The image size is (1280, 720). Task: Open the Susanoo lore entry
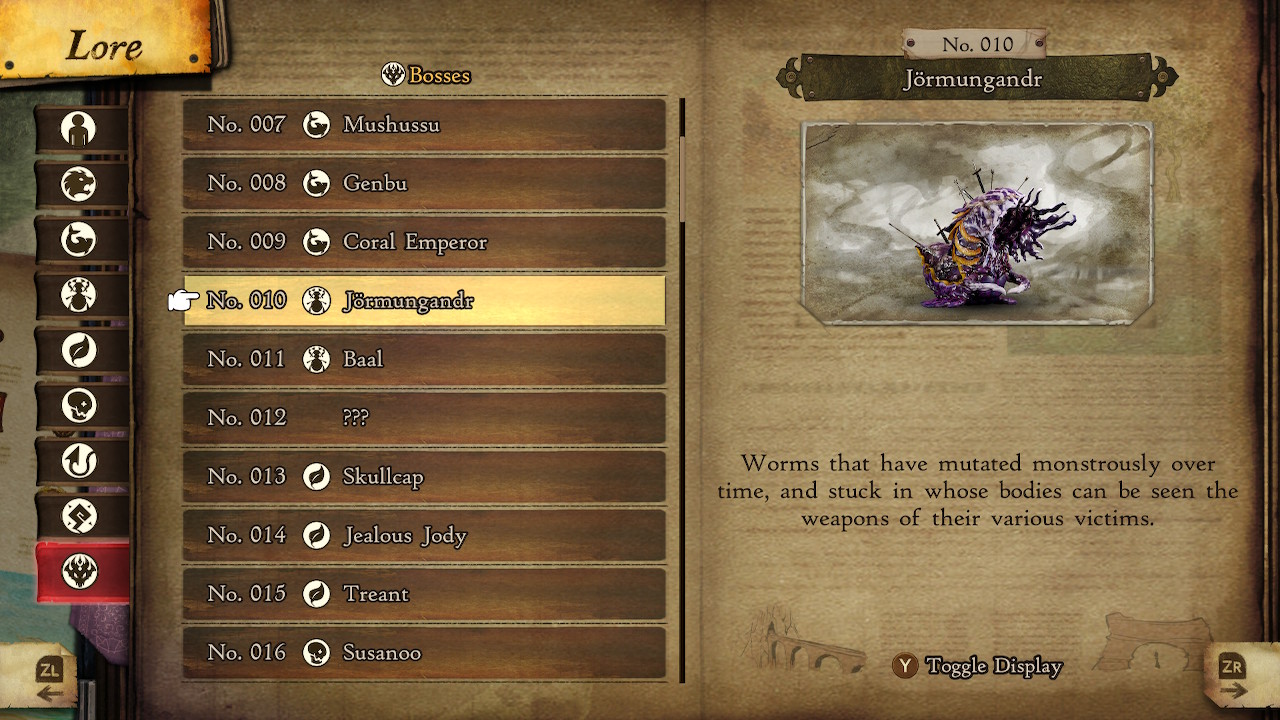click(x=424, y=652)
